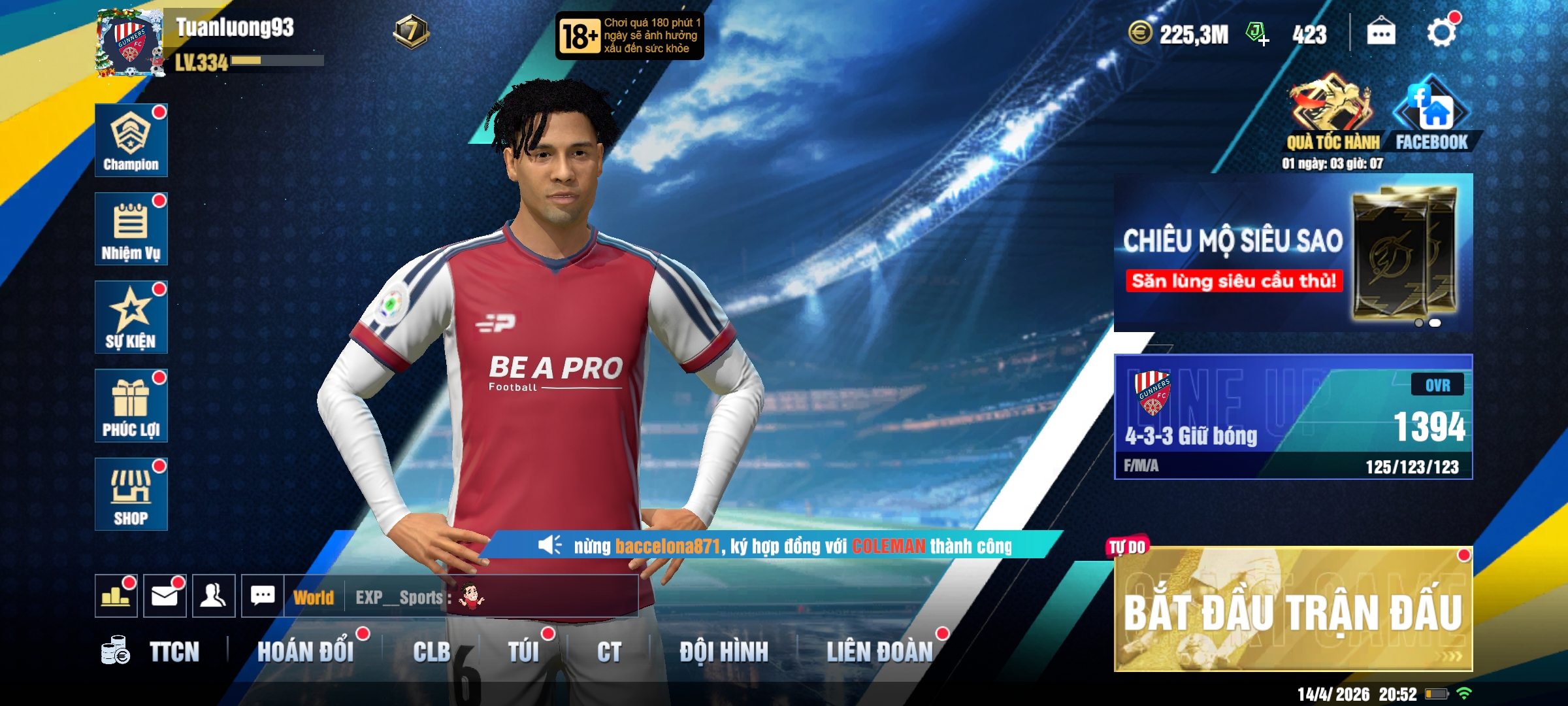
Task: Open Nhiệm Vụ missions
Action: coord(131,229)
